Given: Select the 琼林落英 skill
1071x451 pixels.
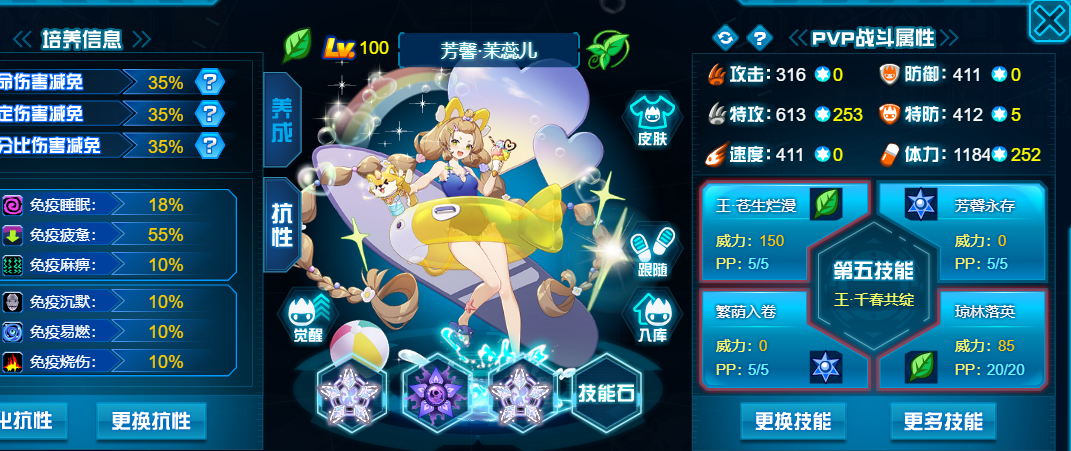Looking at the screenshot, I should [960, 340].
